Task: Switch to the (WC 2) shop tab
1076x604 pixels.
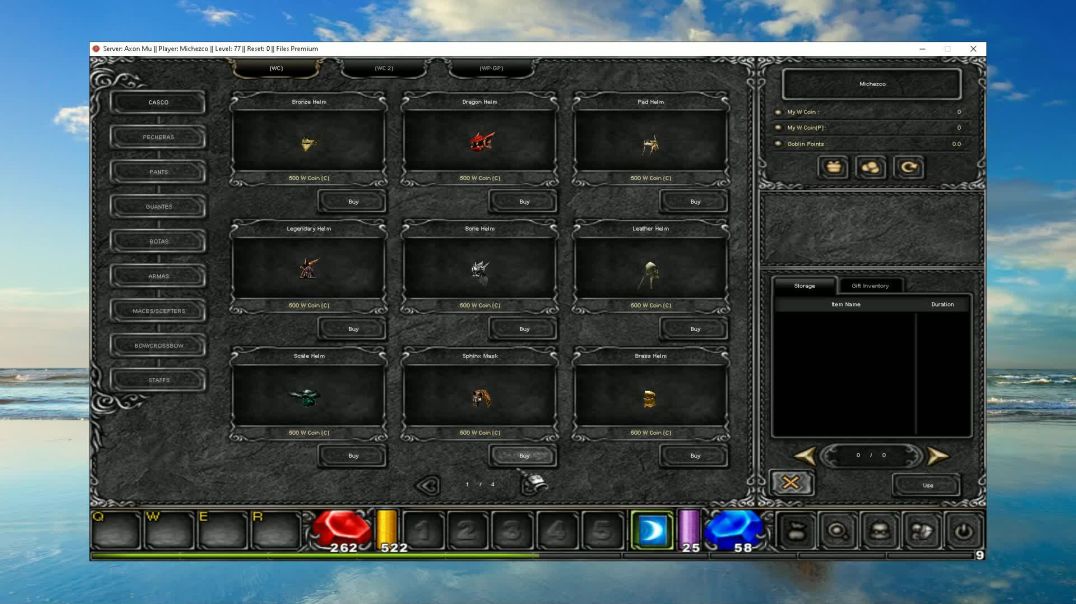Action: (x=384, y=68)
